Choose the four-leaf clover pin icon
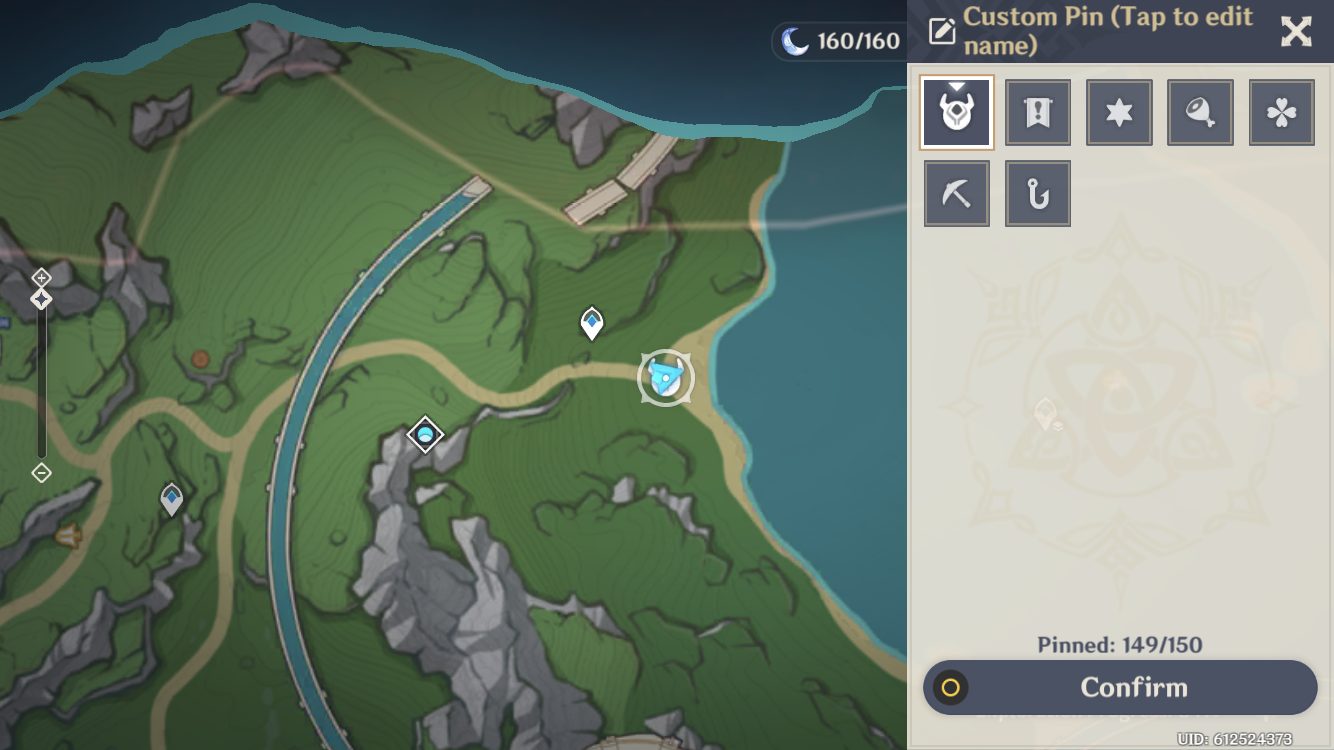 click(x=1281, y=113)
